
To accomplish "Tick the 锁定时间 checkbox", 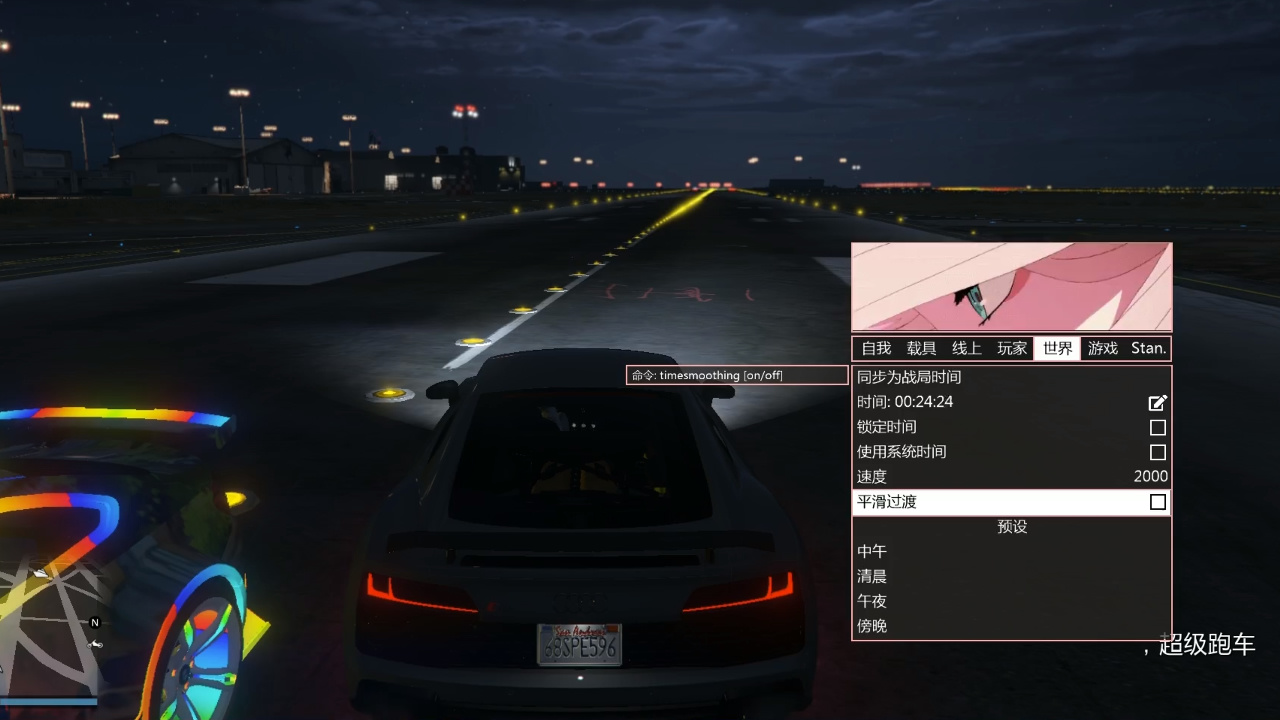I will click(x=1157, y=427).
